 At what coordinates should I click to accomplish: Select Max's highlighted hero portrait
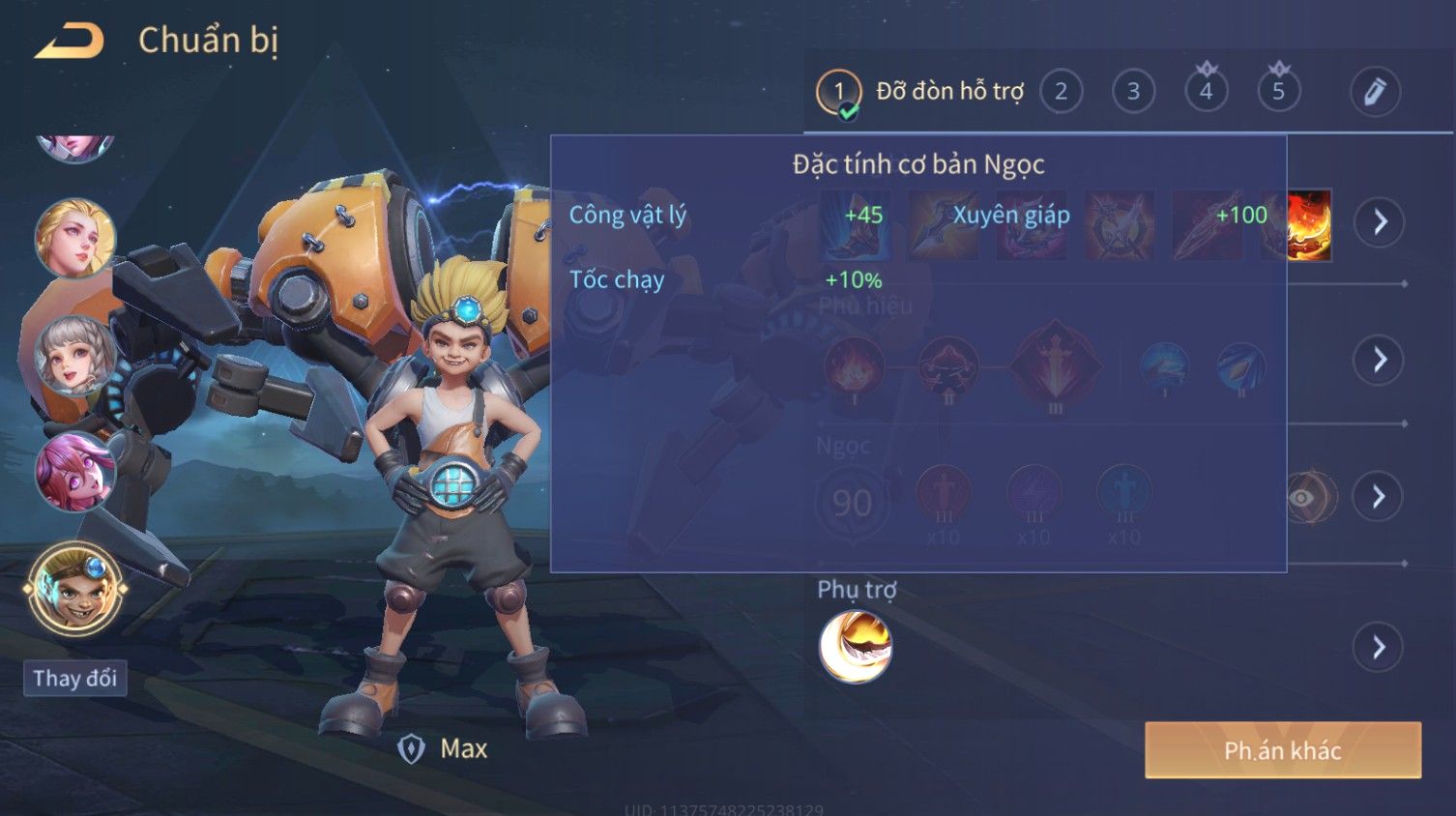point(75,588)
